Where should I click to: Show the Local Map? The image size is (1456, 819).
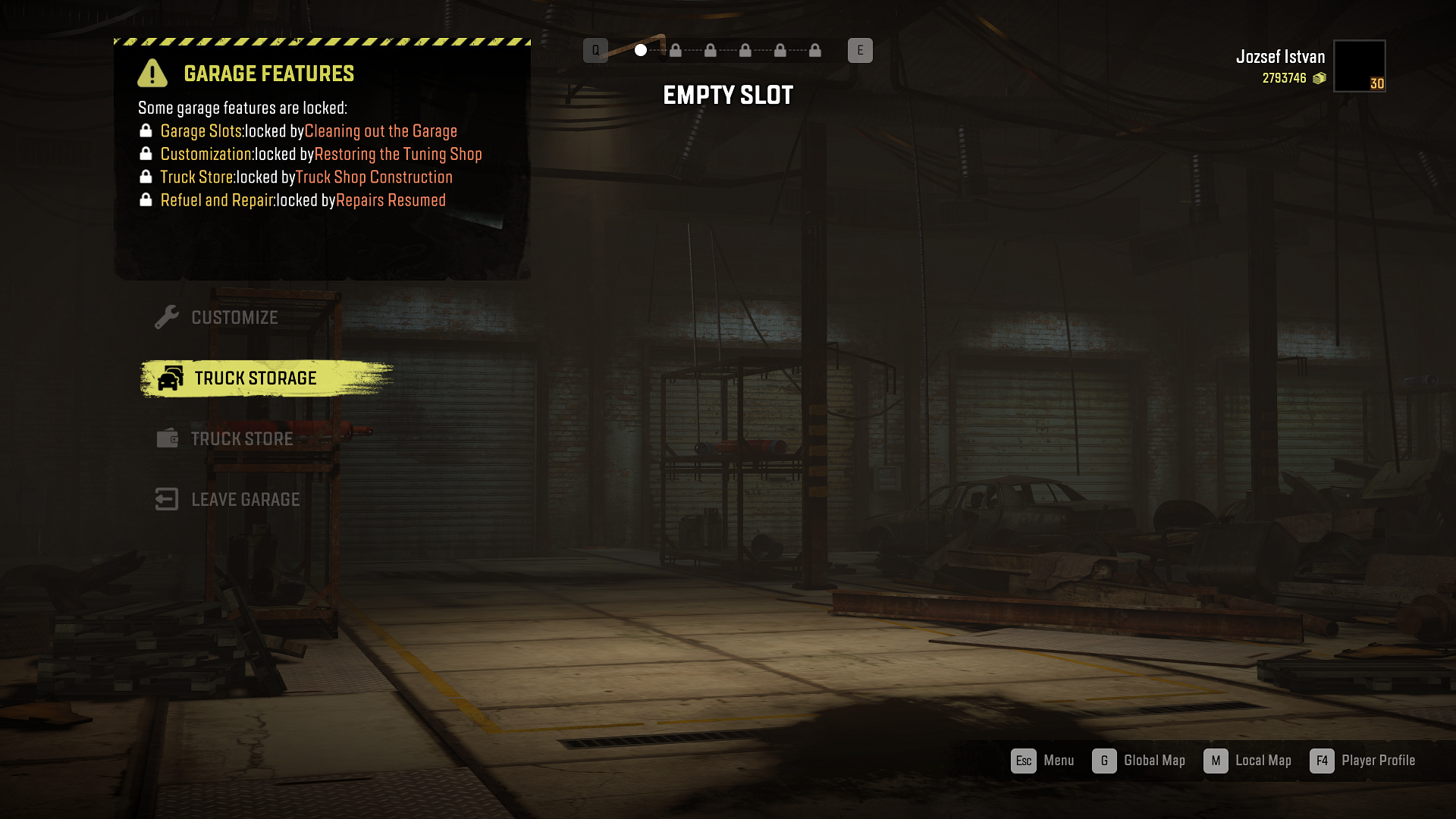click(x=1248, y=761)
